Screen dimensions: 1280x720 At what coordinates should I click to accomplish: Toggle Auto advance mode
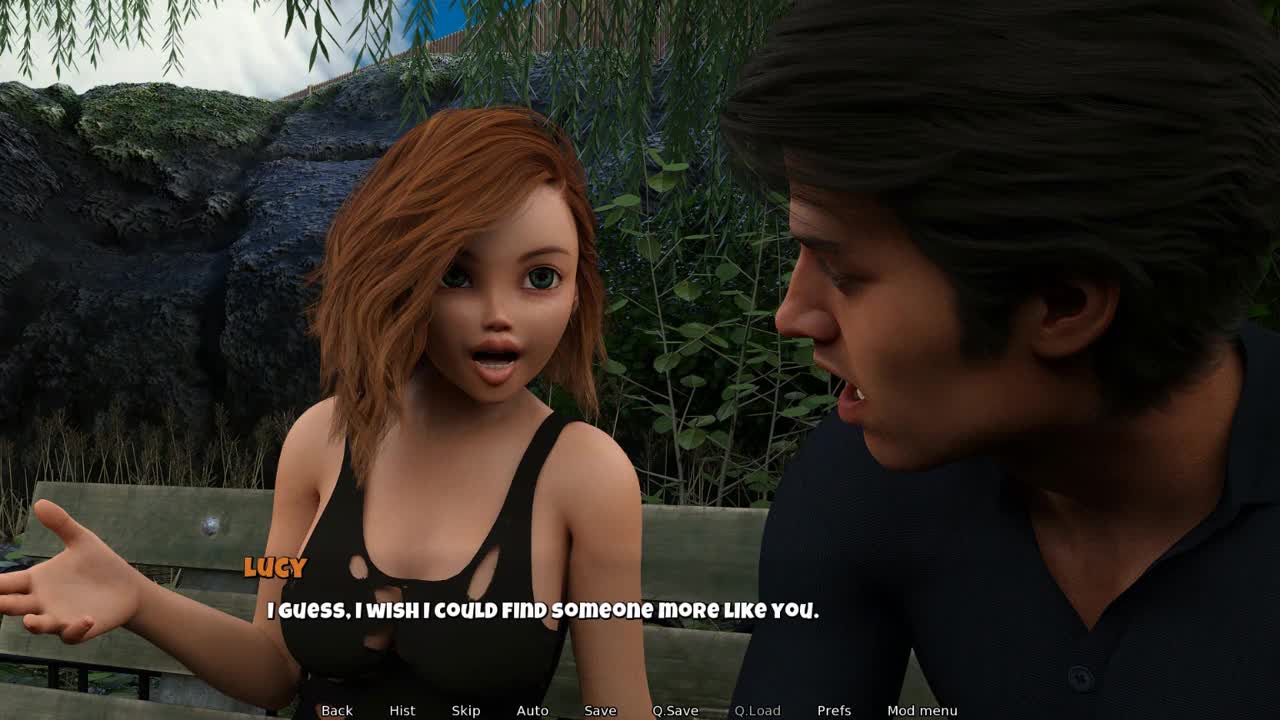point(532,710)
